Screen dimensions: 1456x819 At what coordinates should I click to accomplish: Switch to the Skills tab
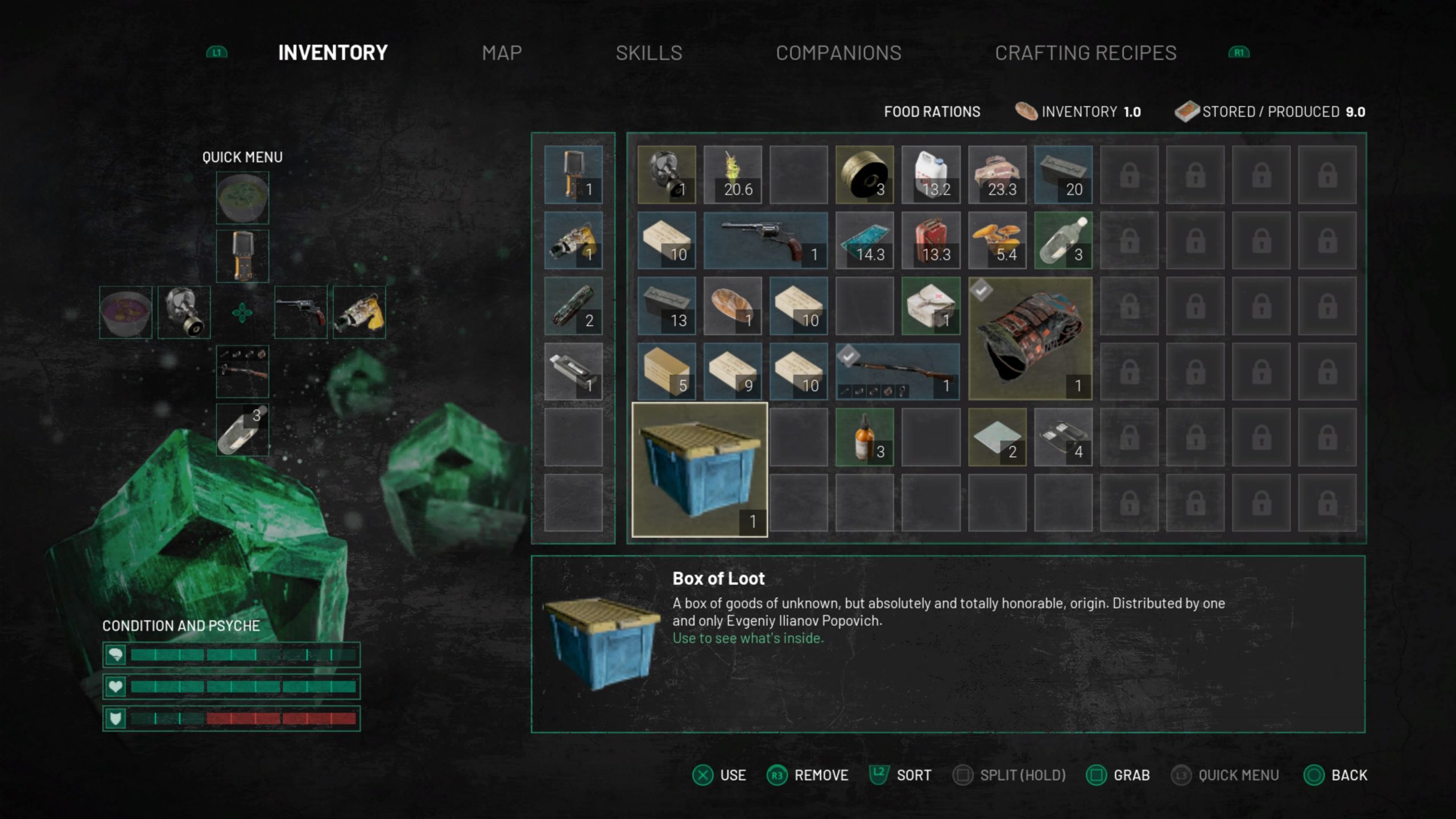pyautogui.click(x=648, y=52)
